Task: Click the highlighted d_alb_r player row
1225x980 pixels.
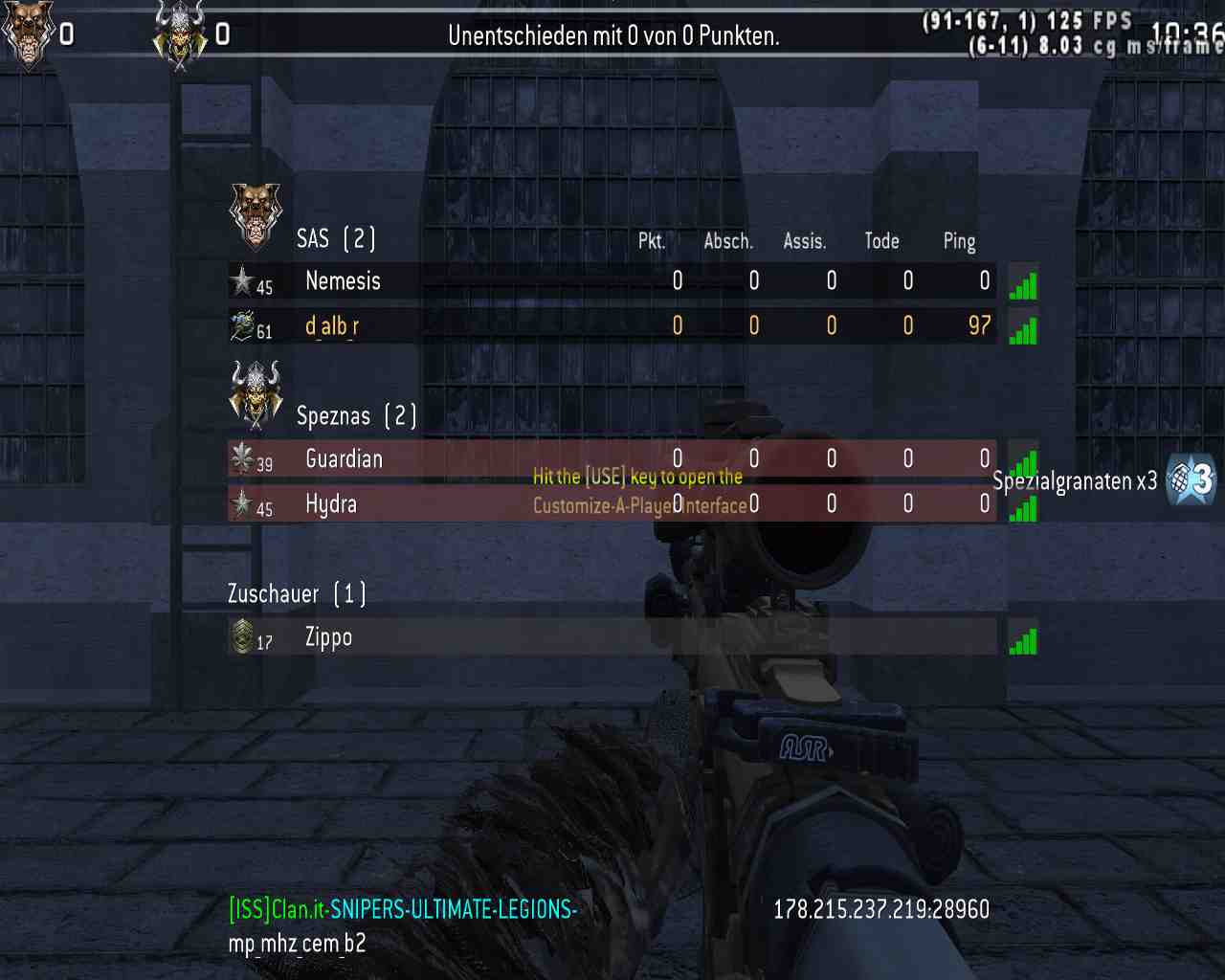Action: tap(332, 326)
